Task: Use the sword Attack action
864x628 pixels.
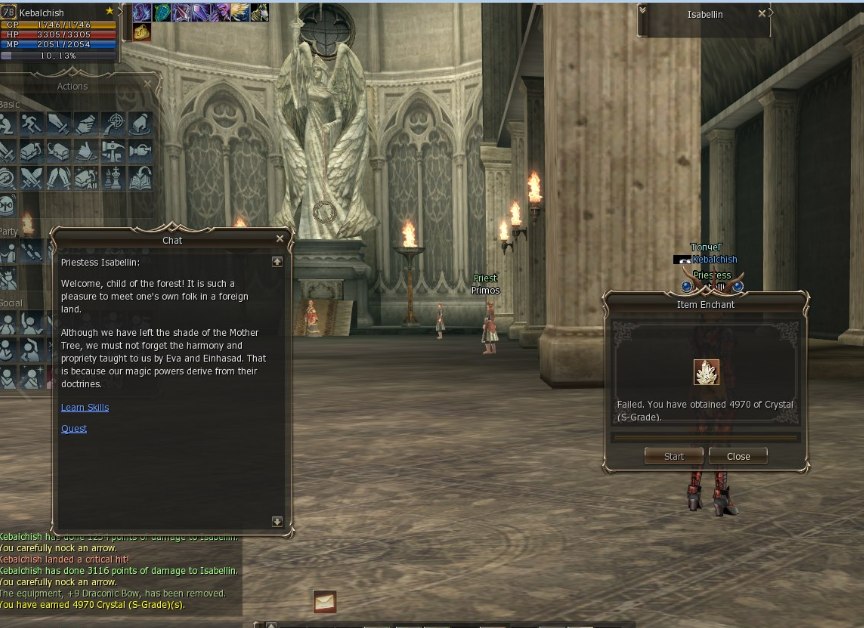Action: [59, 124]
